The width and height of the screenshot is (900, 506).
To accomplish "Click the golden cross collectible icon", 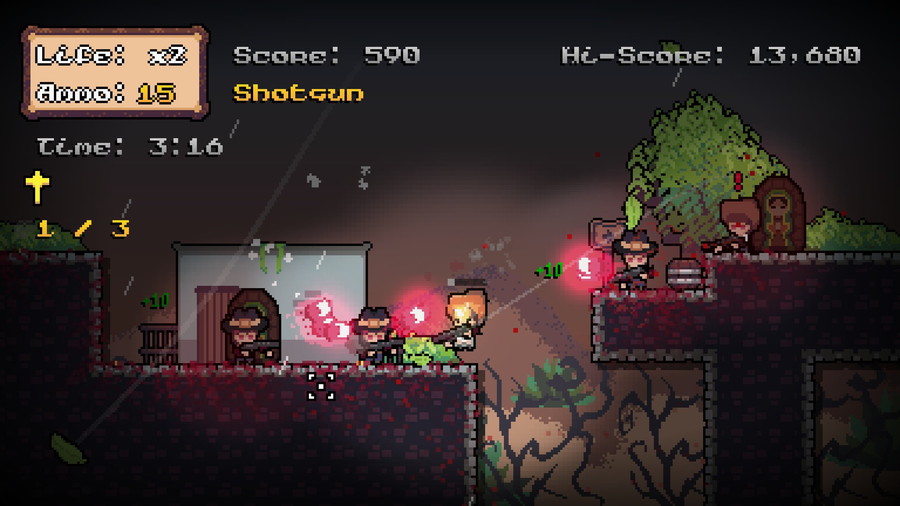I will coord(38,187).
